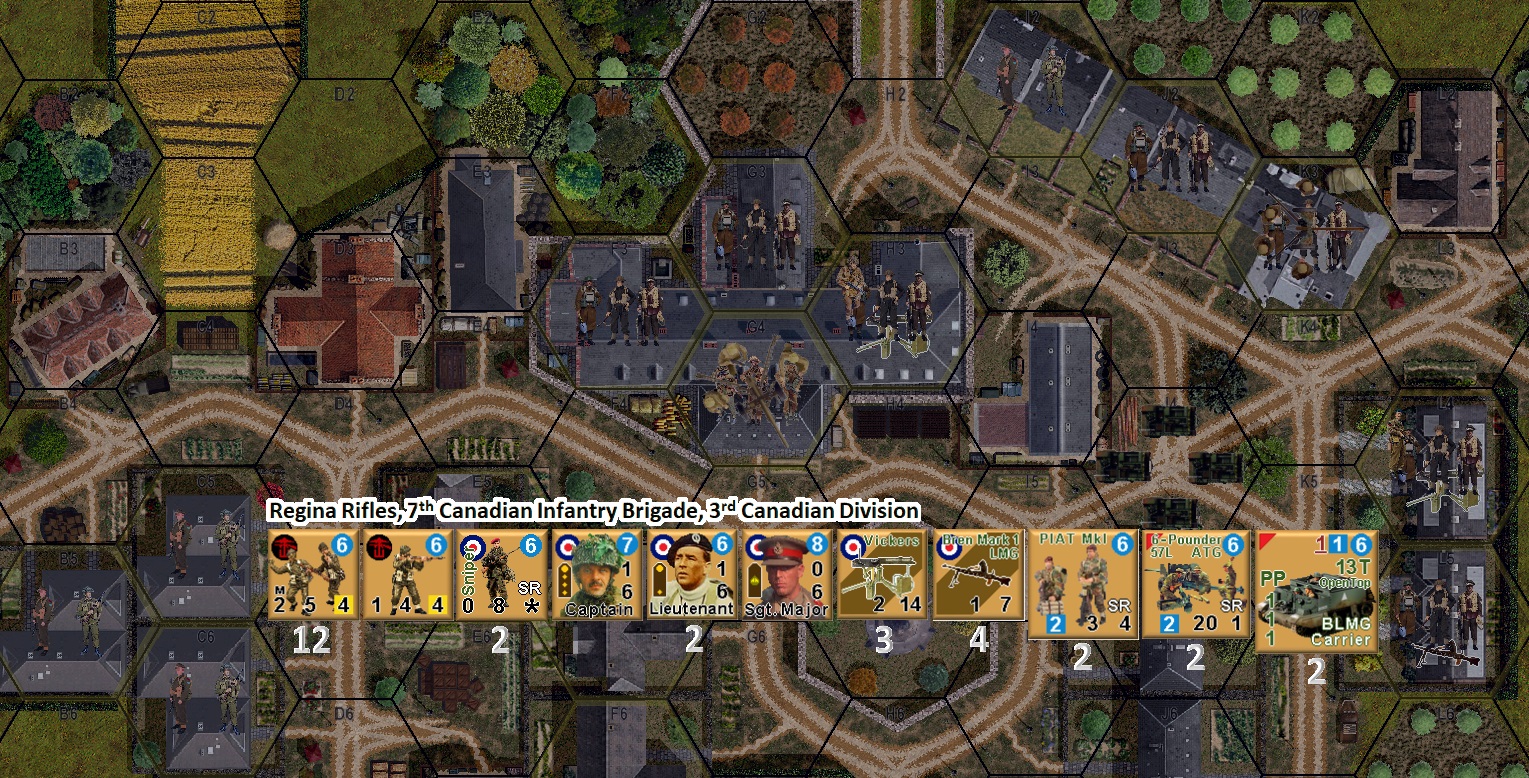Click the K5 hex label on the map
Viewport: 1529px width, 778px height.
(x=1309, y=482)
